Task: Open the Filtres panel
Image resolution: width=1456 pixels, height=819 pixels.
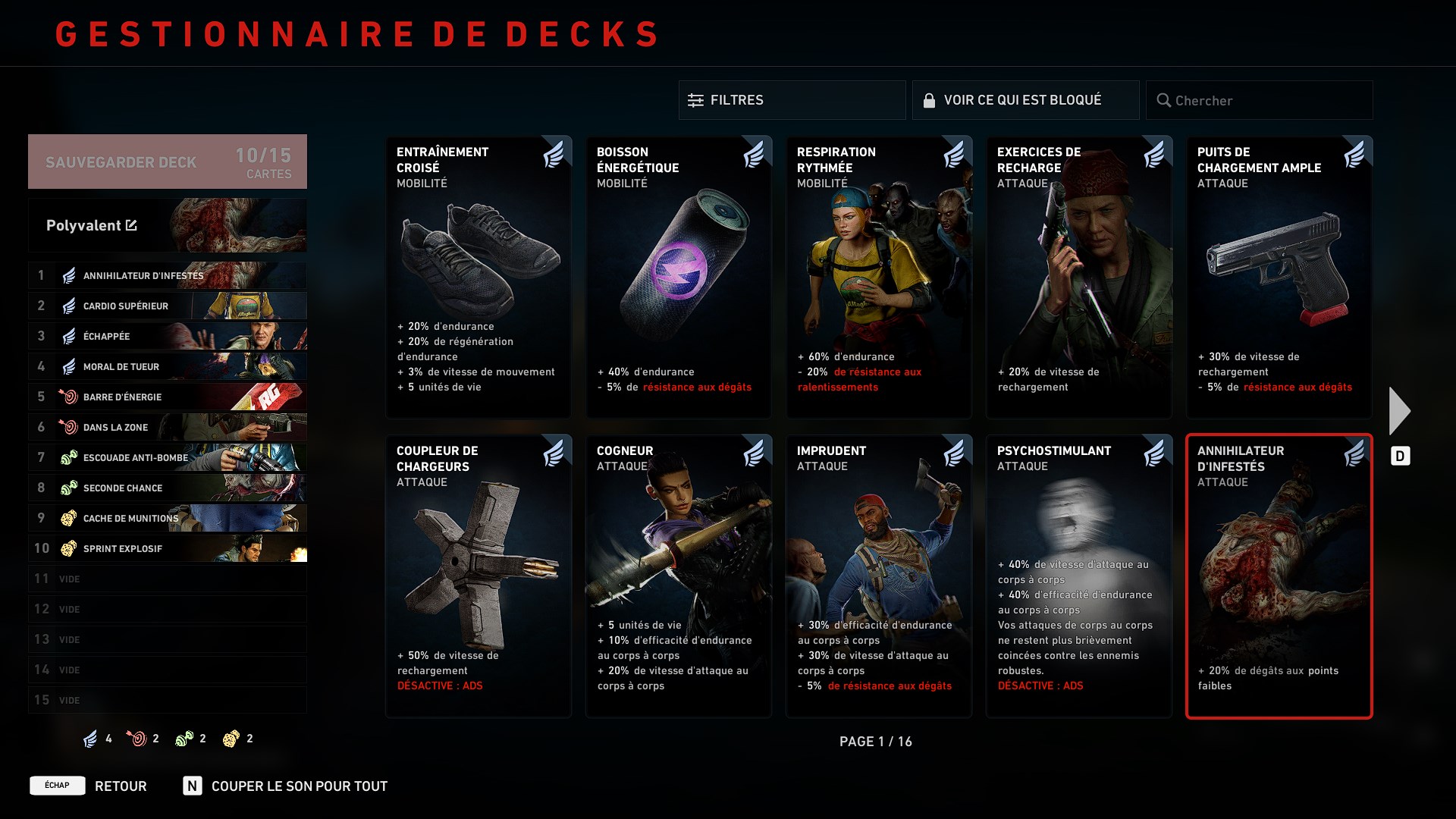Action: click(x=792, y=100)
